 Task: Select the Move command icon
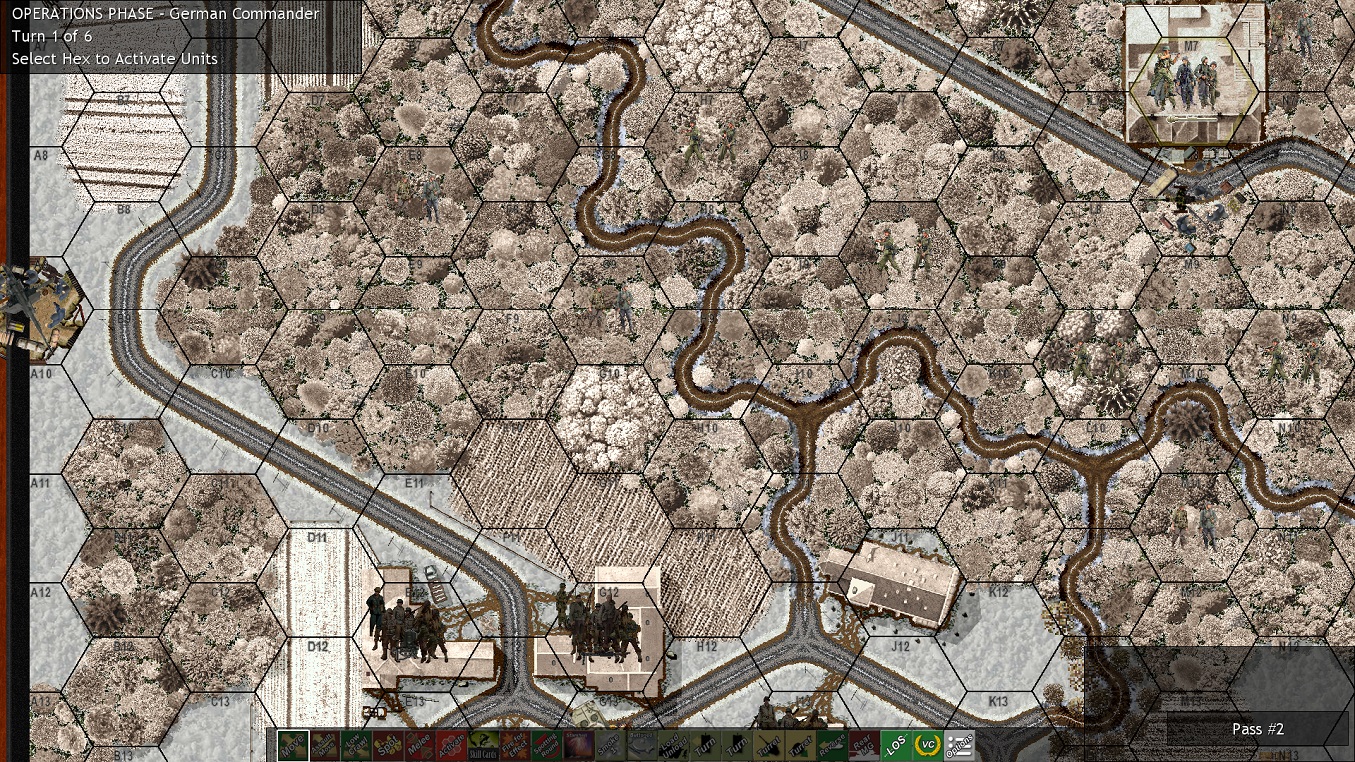point(294,748)
